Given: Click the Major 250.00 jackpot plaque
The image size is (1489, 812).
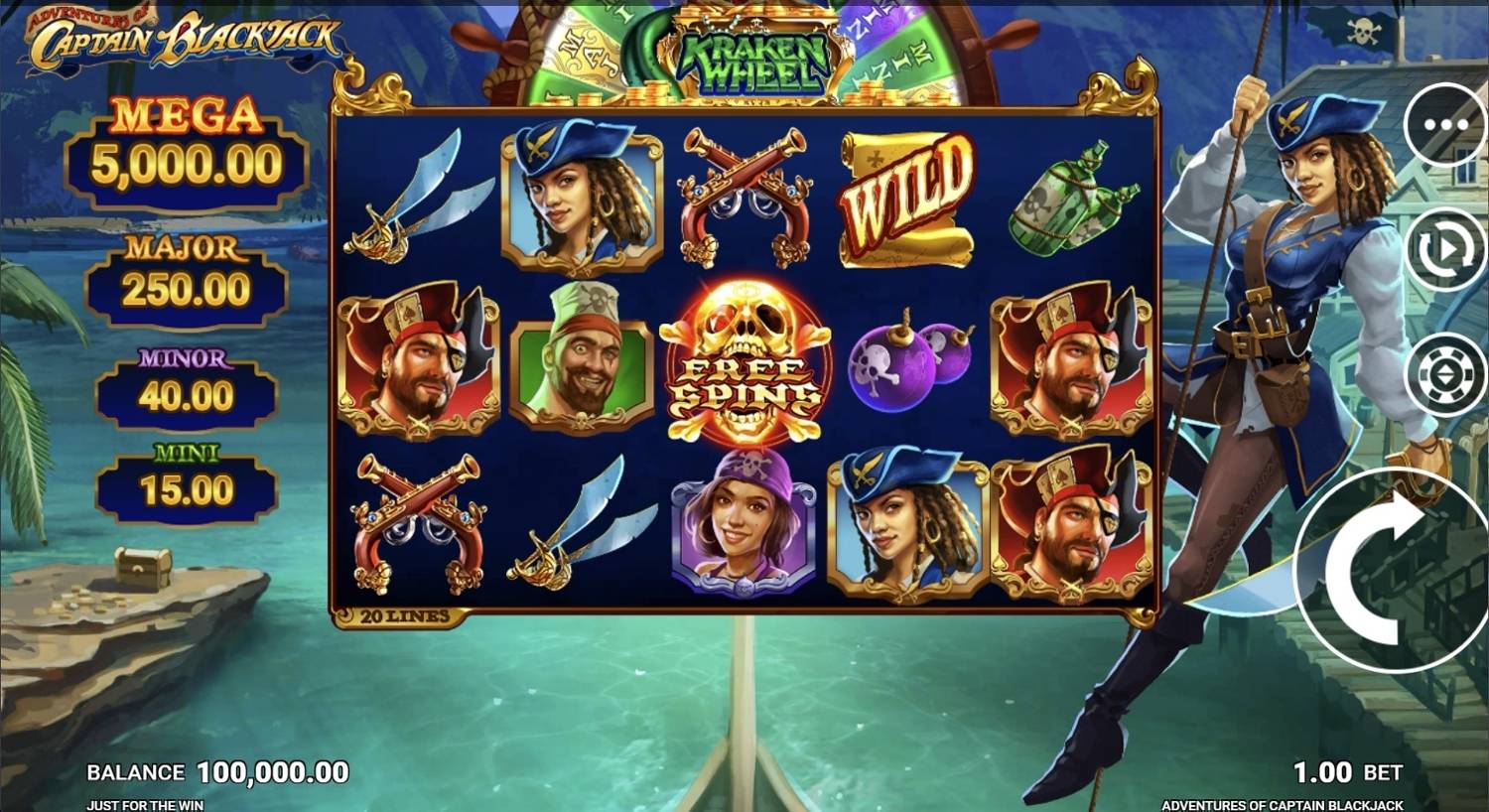Looking at the screenshot, I should [184, 276].
